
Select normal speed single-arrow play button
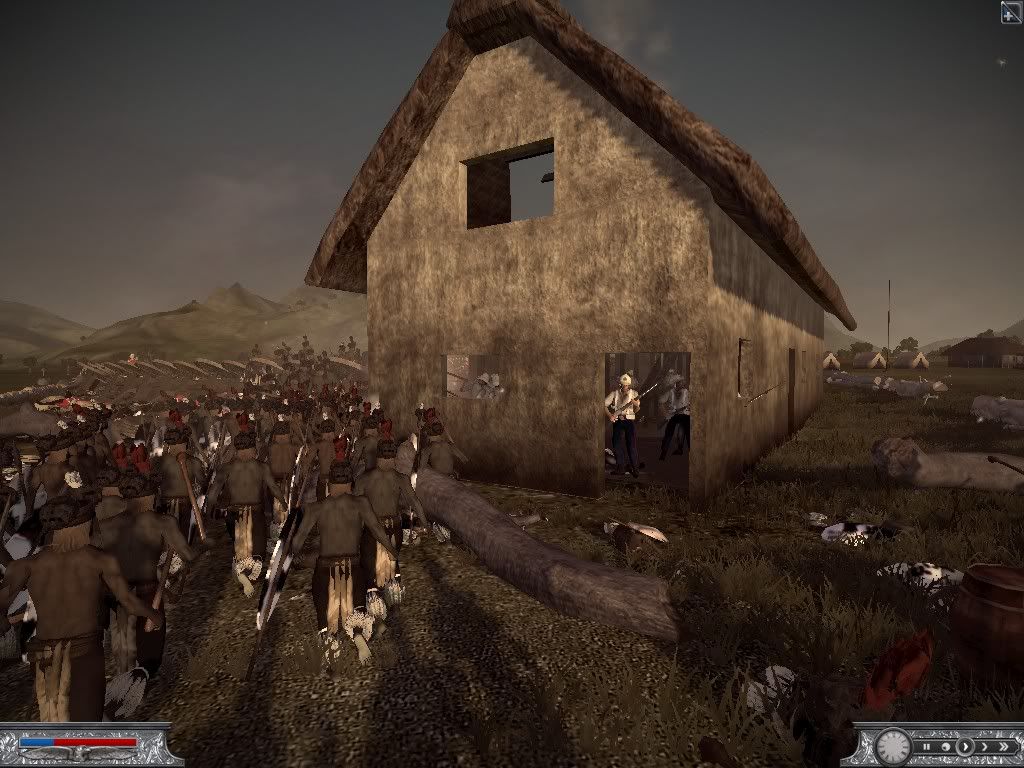pyautogui.click(x=965, y=747)
